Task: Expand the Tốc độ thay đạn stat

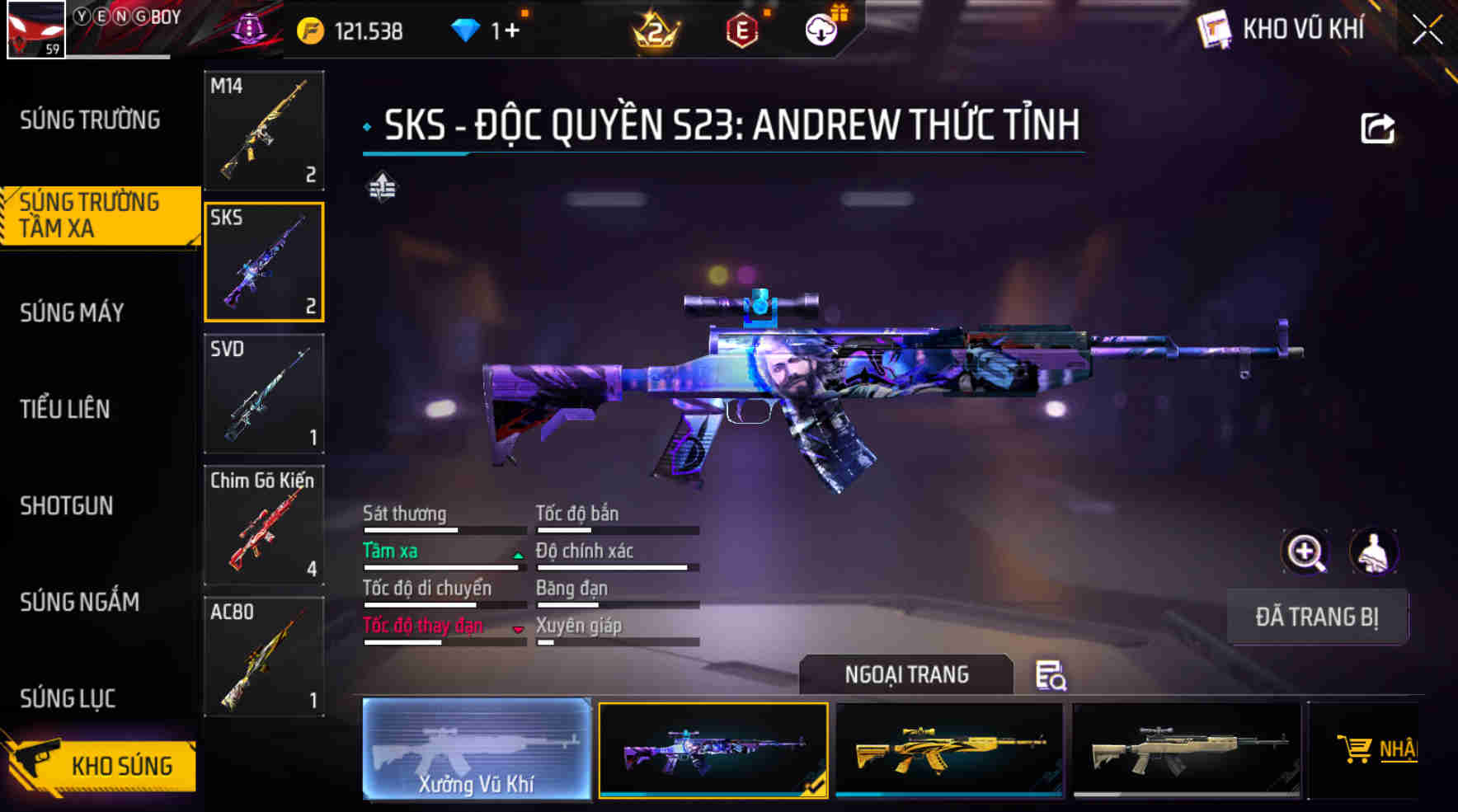Action: pos(519,628)
